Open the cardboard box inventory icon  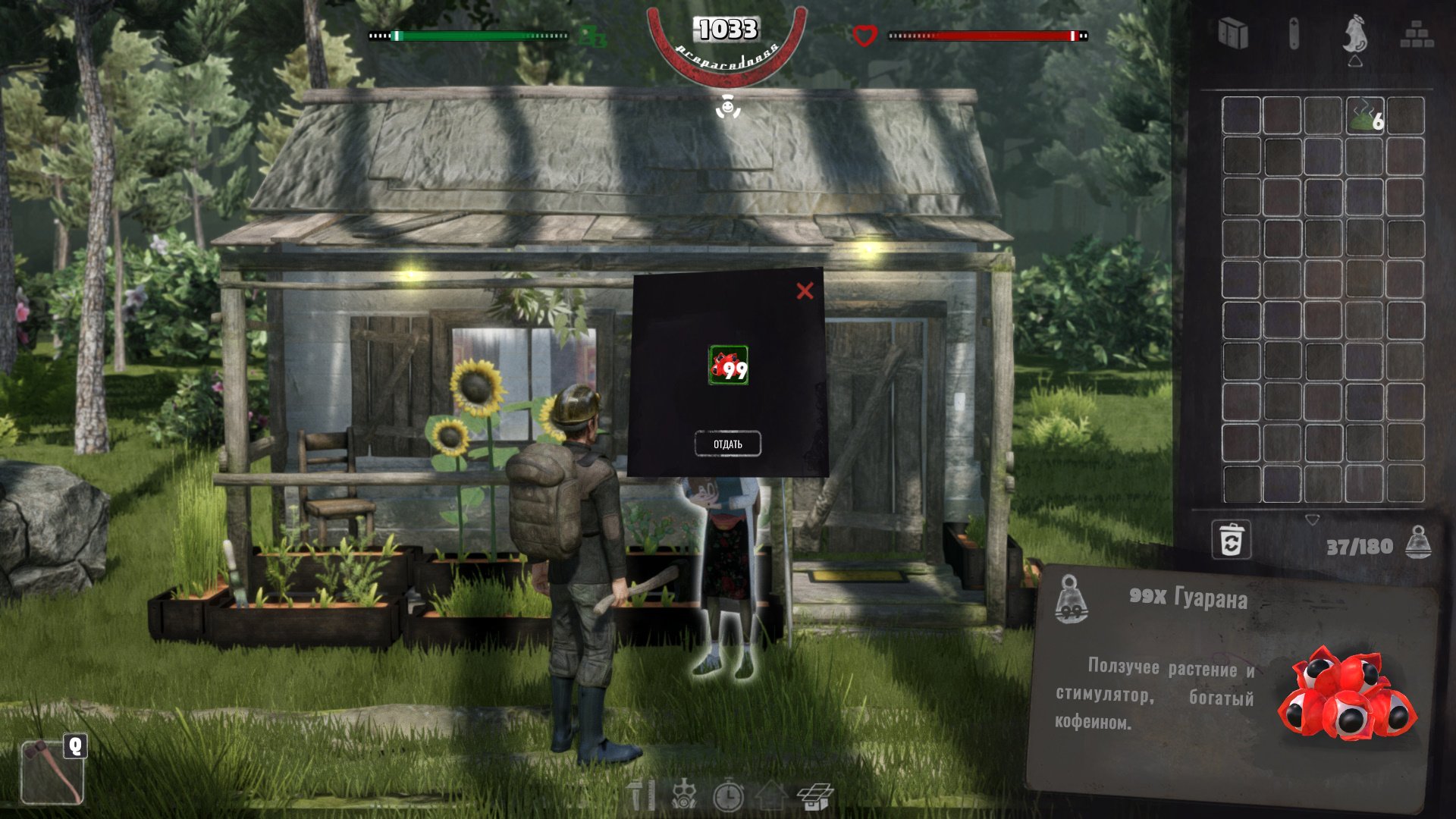click(815, 795)
